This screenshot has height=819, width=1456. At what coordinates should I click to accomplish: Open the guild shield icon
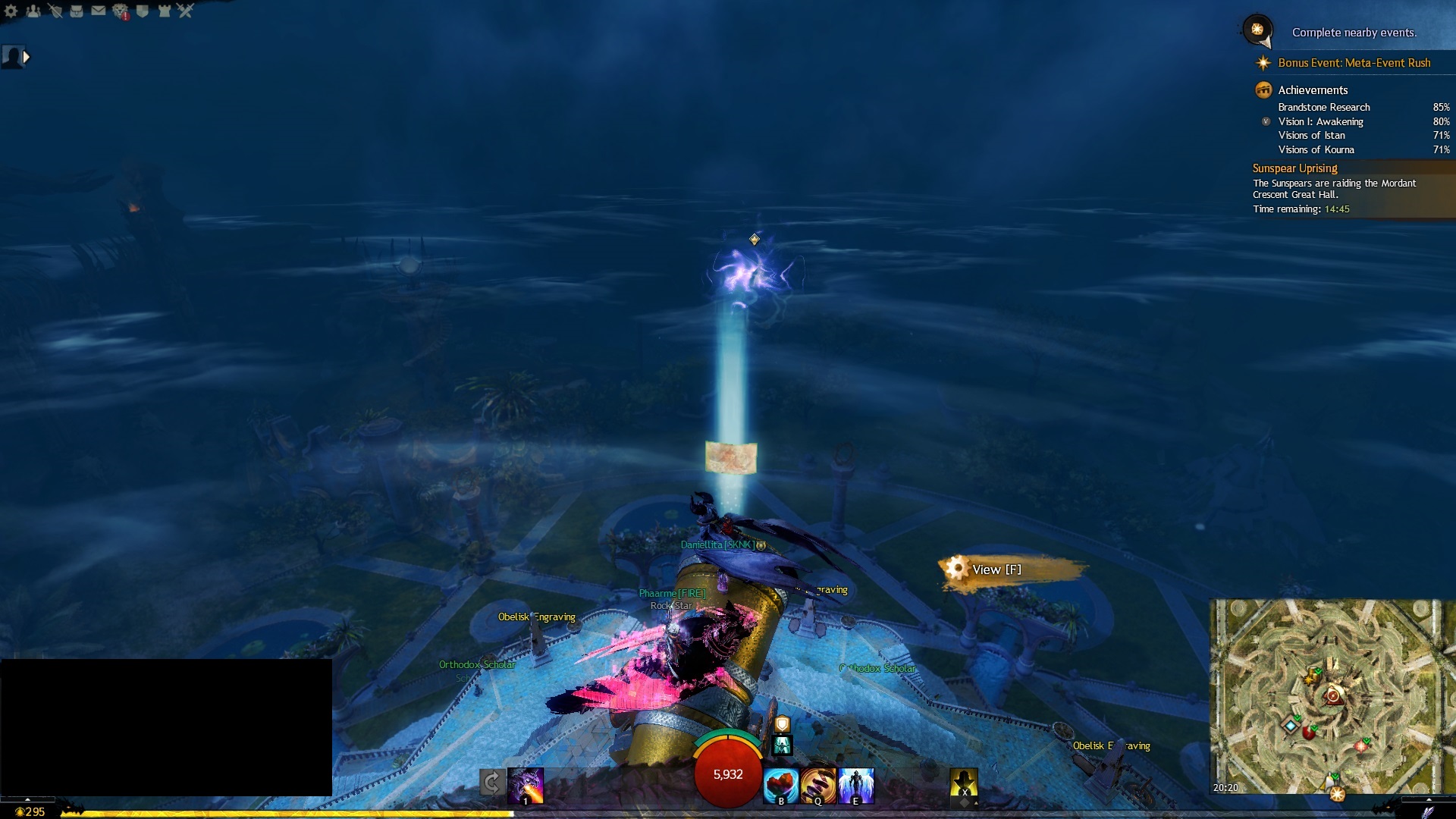point(143,11)
